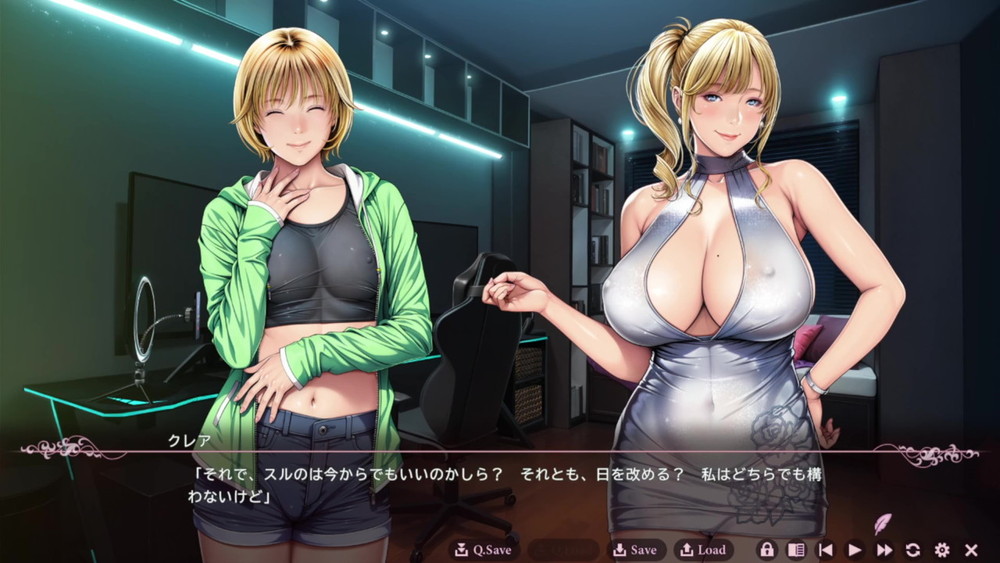Screen dimensions: 1000x563
Task: Click the circular arrows refresh icon
Action: (913, 550)
